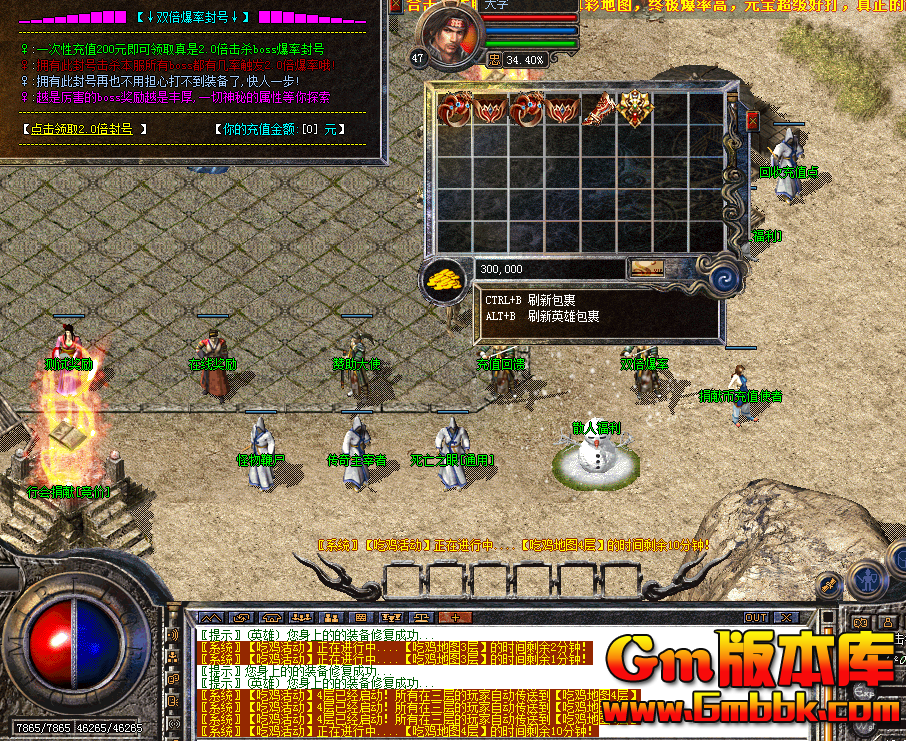The height and width of the screenshot is (741, 906).
Task: Select the first ring item in the bag
Action: point(455,108)
